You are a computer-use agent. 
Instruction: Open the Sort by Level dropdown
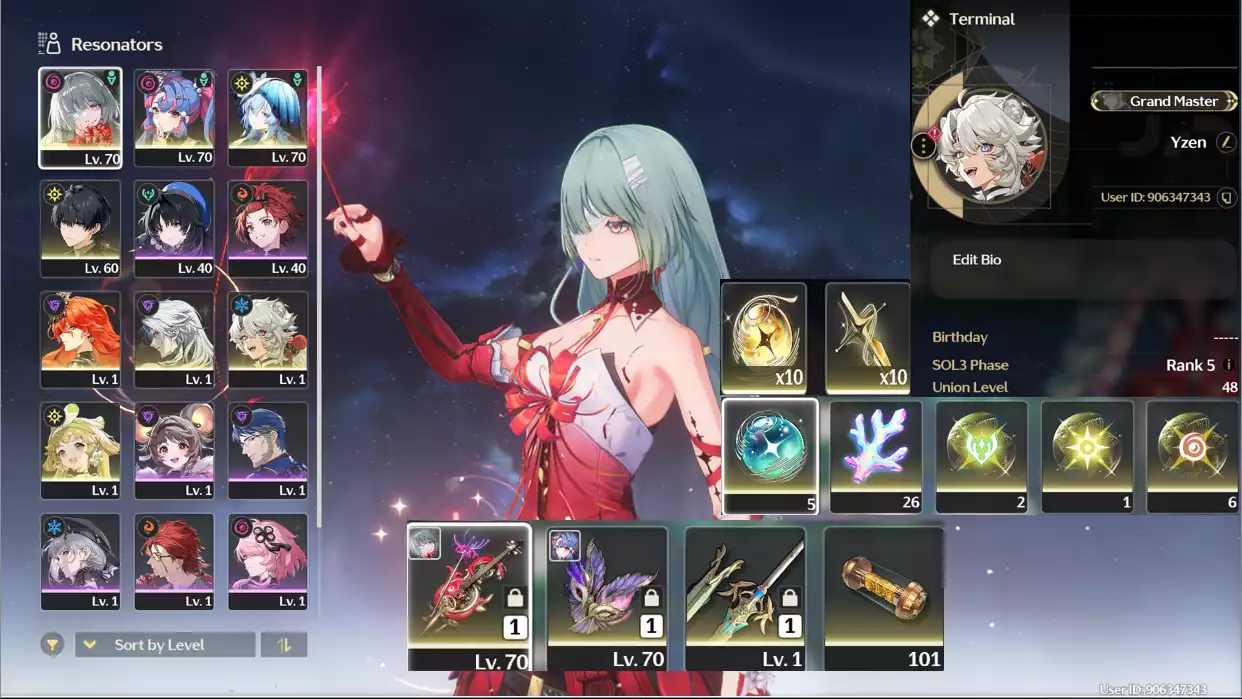[165, 645]
